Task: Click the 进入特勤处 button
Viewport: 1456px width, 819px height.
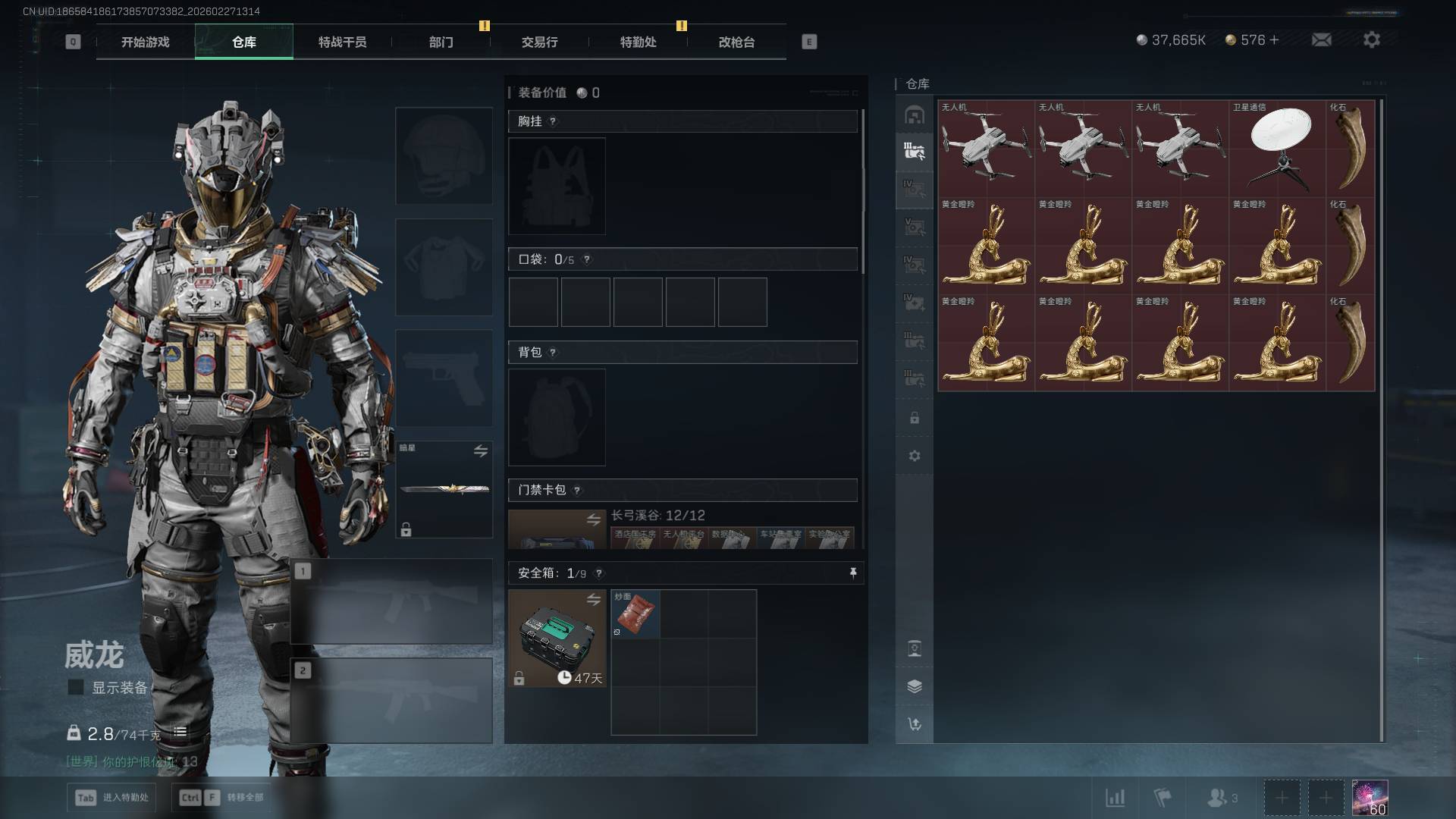Action: pyautogui.click(x=112, y=797)
